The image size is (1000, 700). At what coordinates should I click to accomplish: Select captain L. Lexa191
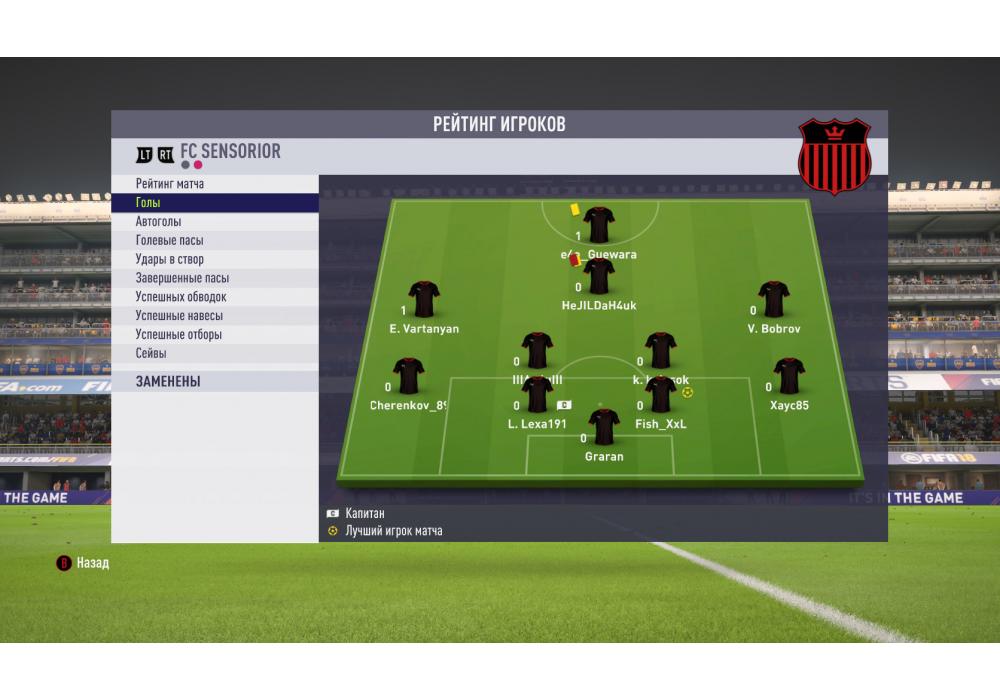tap(538, 396)
